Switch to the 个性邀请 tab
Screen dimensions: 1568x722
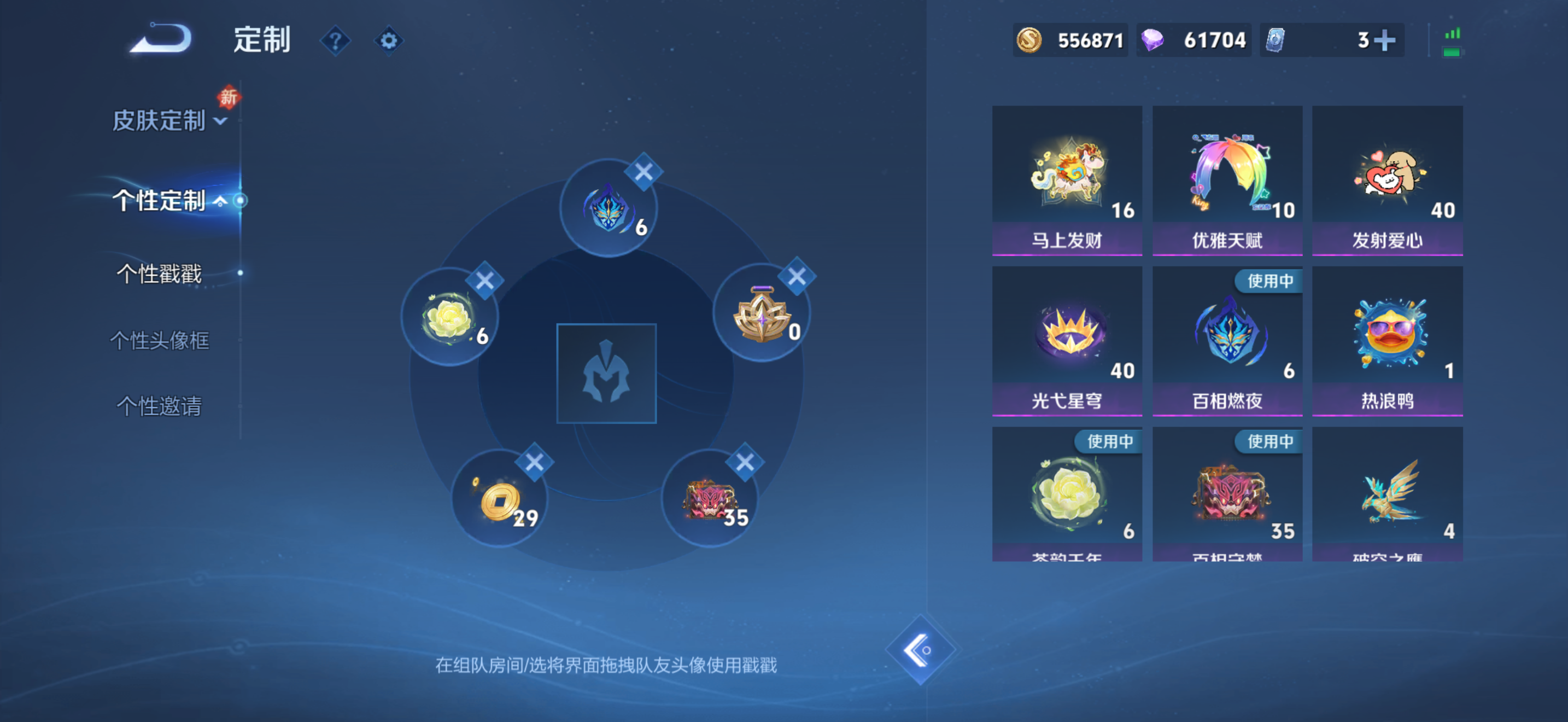tap(160, 406)
